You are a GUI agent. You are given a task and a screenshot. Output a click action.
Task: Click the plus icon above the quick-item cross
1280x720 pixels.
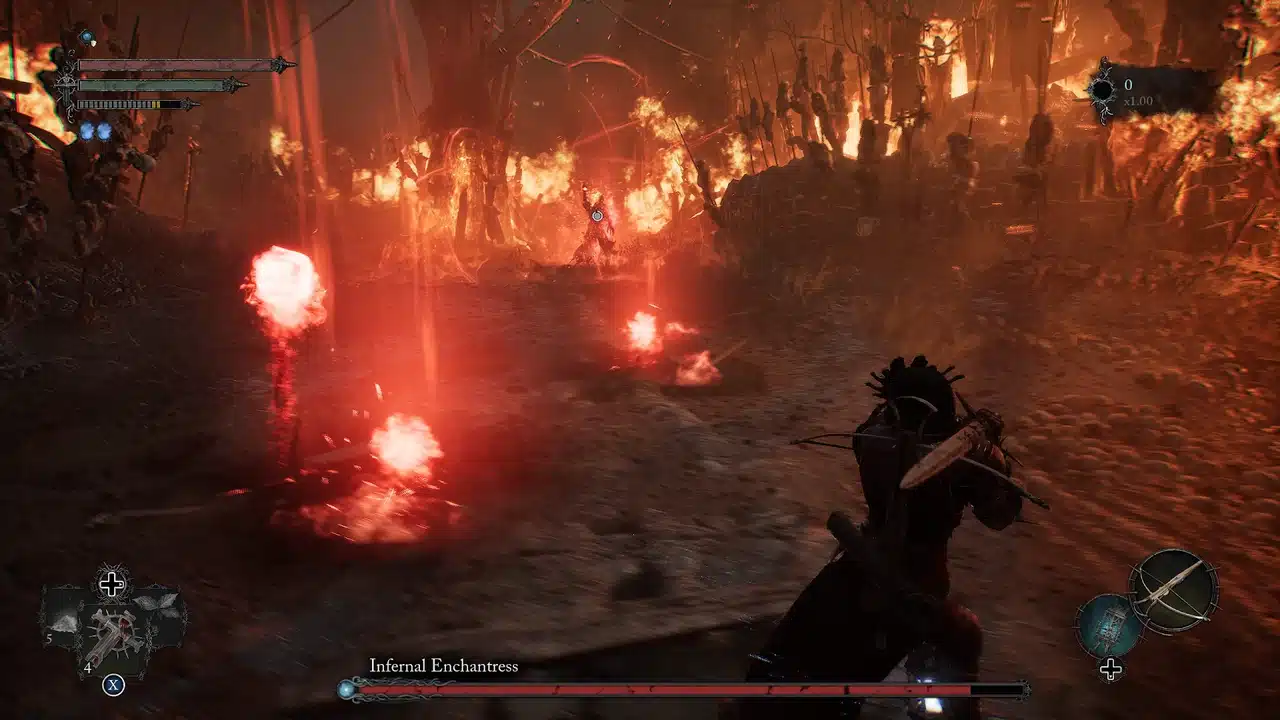112,582
